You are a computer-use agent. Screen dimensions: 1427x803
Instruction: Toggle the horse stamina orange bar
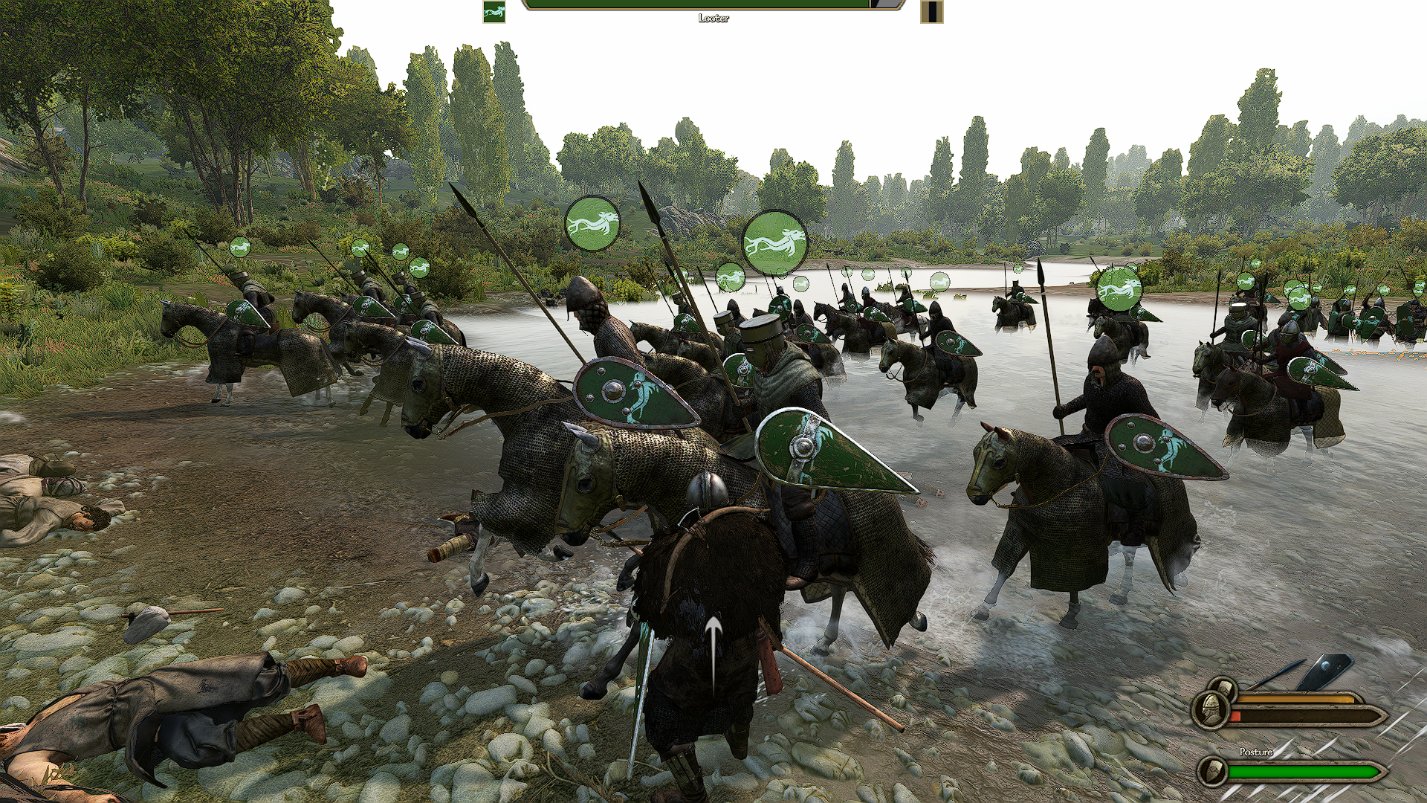click(1297, 698)
